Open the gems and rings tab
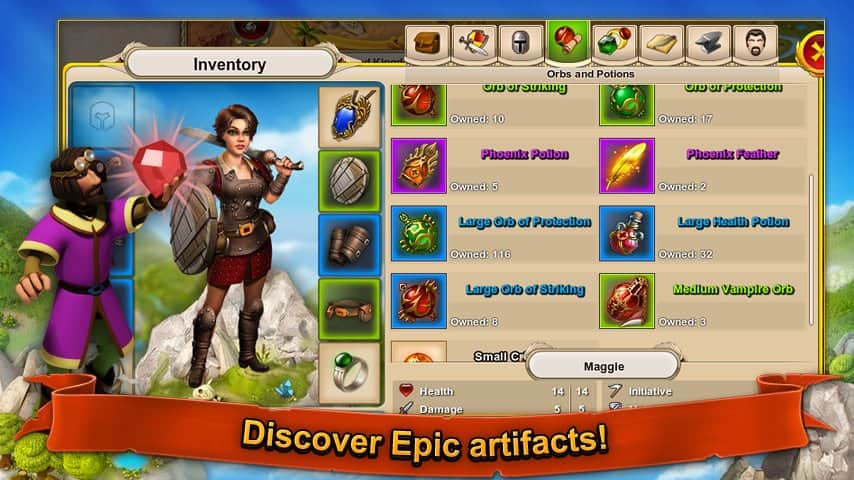Image resolution: width=854 pixels, height=480 pixels. (615, 46)
